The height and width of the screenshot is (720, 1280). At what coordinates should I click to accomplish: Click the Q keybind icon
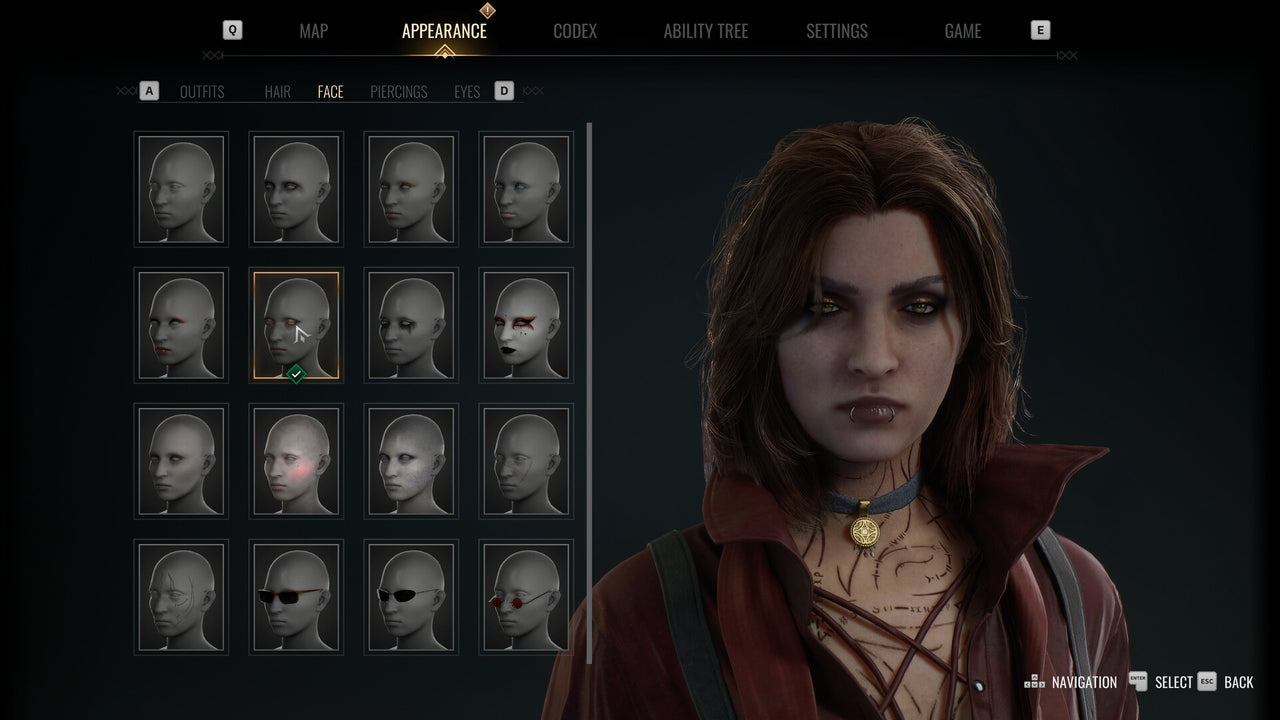(x=231, y=30)
